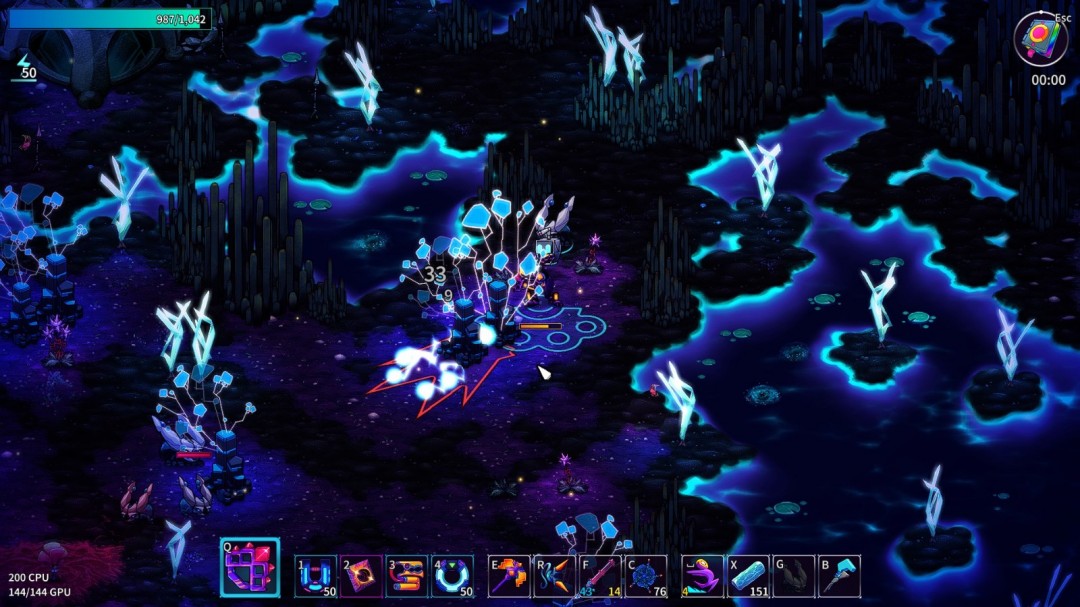This screenshot has height=607, width=1080.
Task: Pick the orange pipe item in slot 3
Action: click(407, 577)
